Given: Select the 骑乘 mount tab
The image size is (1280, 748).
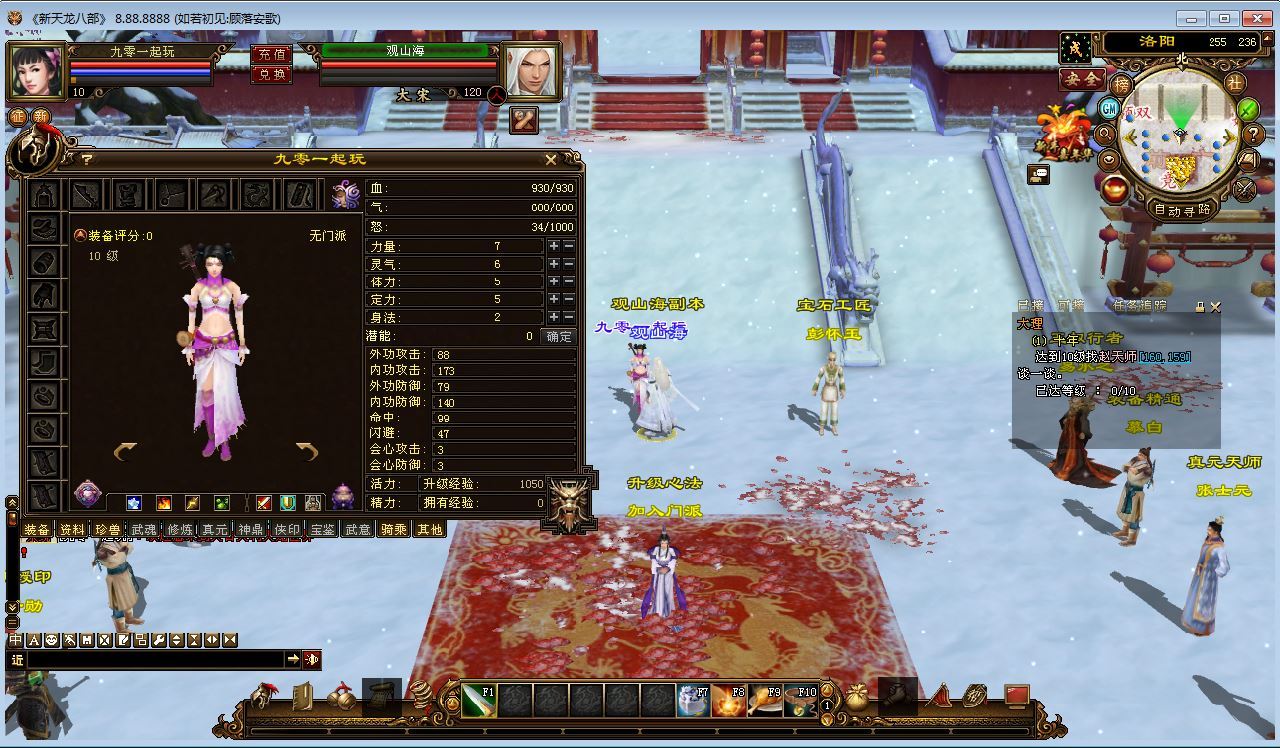Looking at the screenshot, I should click(393, 529).
